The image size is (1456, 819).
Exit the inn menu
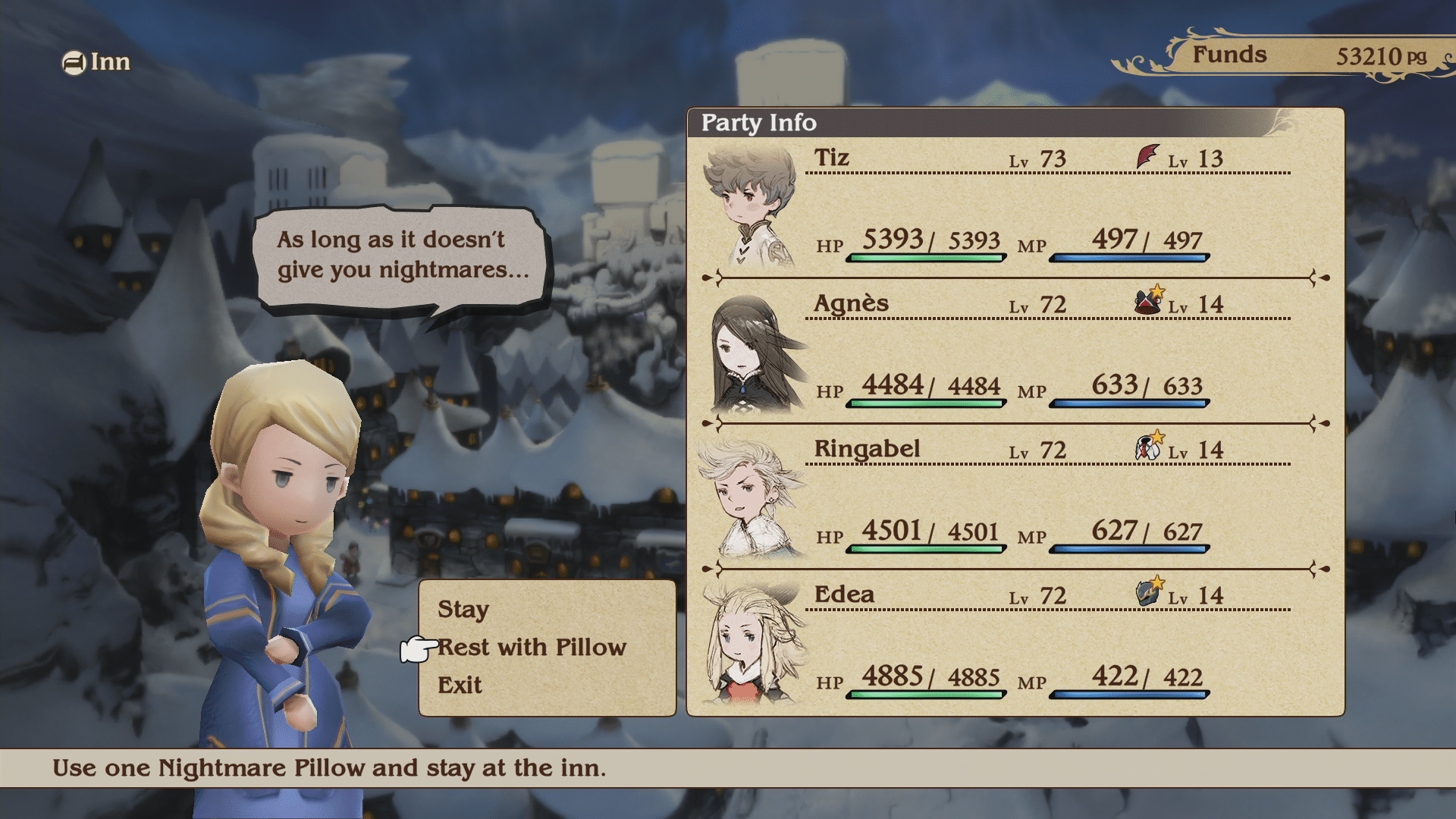click(x=460, y=686)
